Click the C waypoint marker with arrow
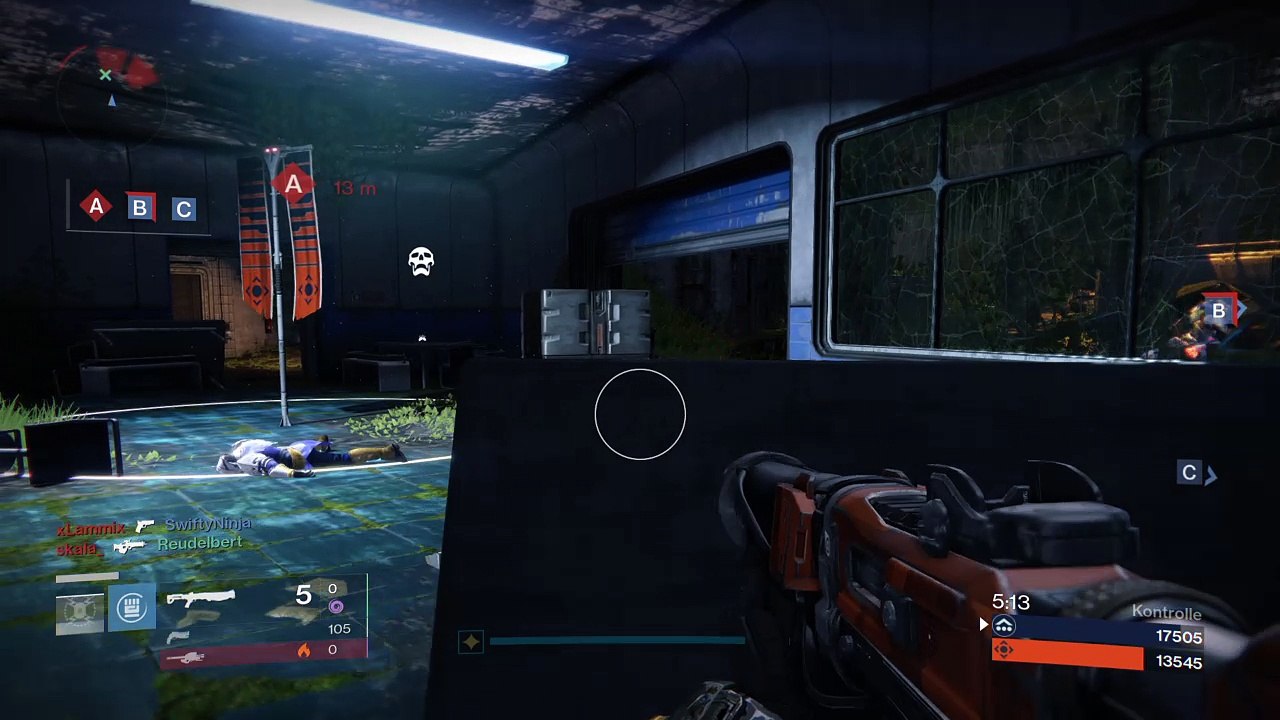The width and height of the screenshot is (1280, 720). pos(1189,473)
